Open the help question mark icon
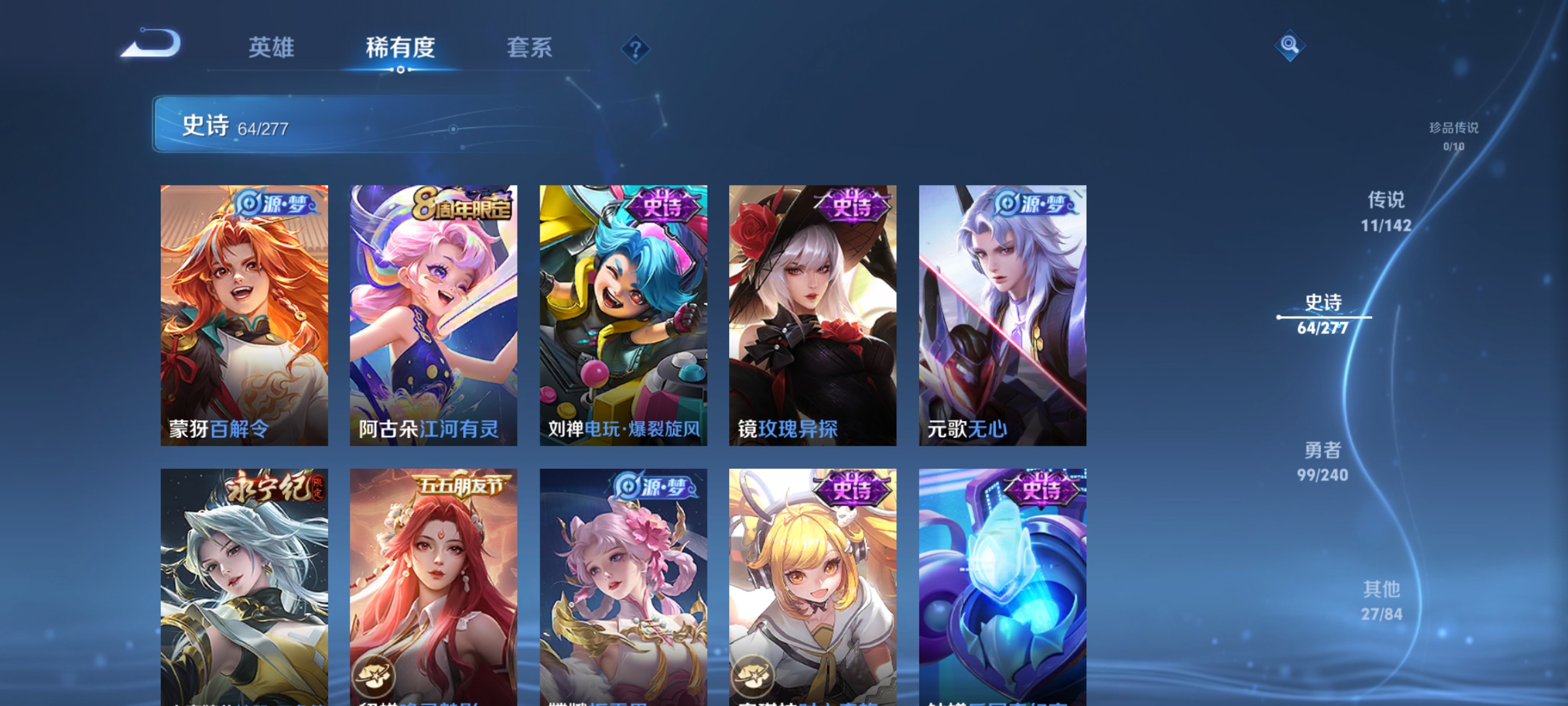The width and height of the screenshot is (1568, 706). click(636, 49)
